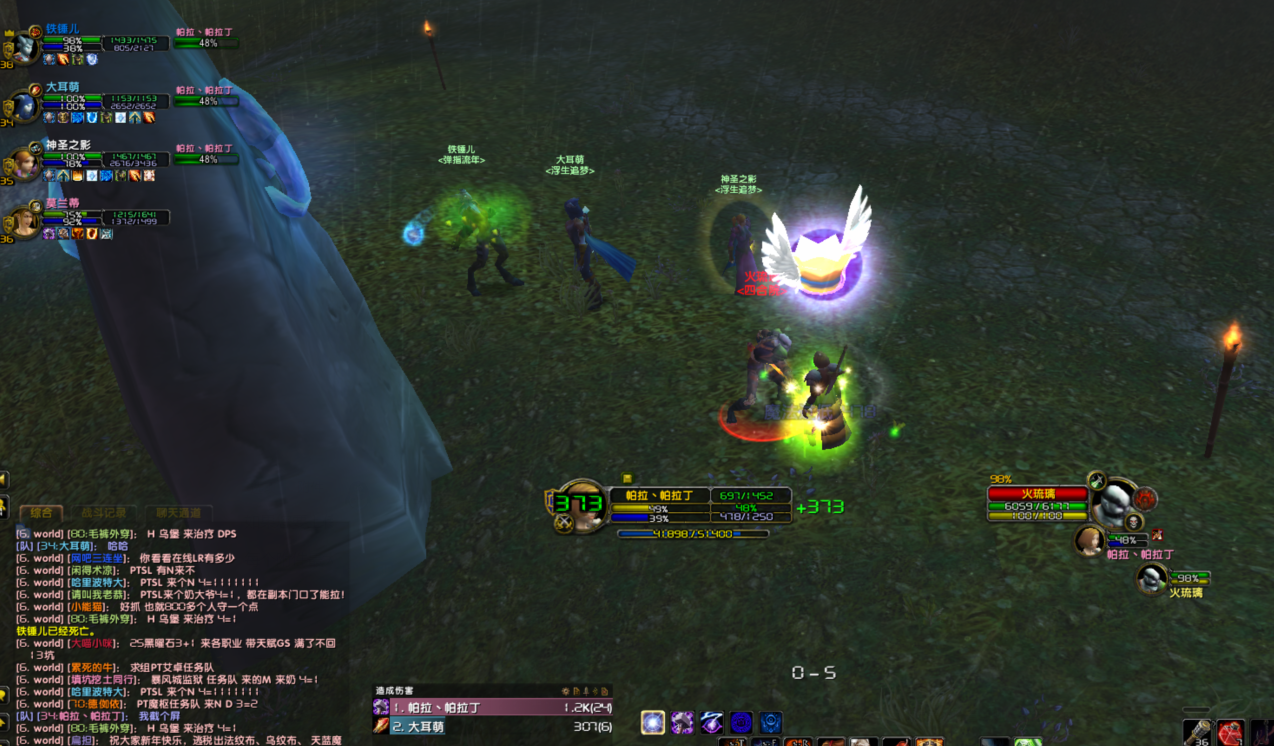The height and width of the screenshot is (746, 1274).
Task: Activate the glowing white orb ability
Action: [653, 722]
